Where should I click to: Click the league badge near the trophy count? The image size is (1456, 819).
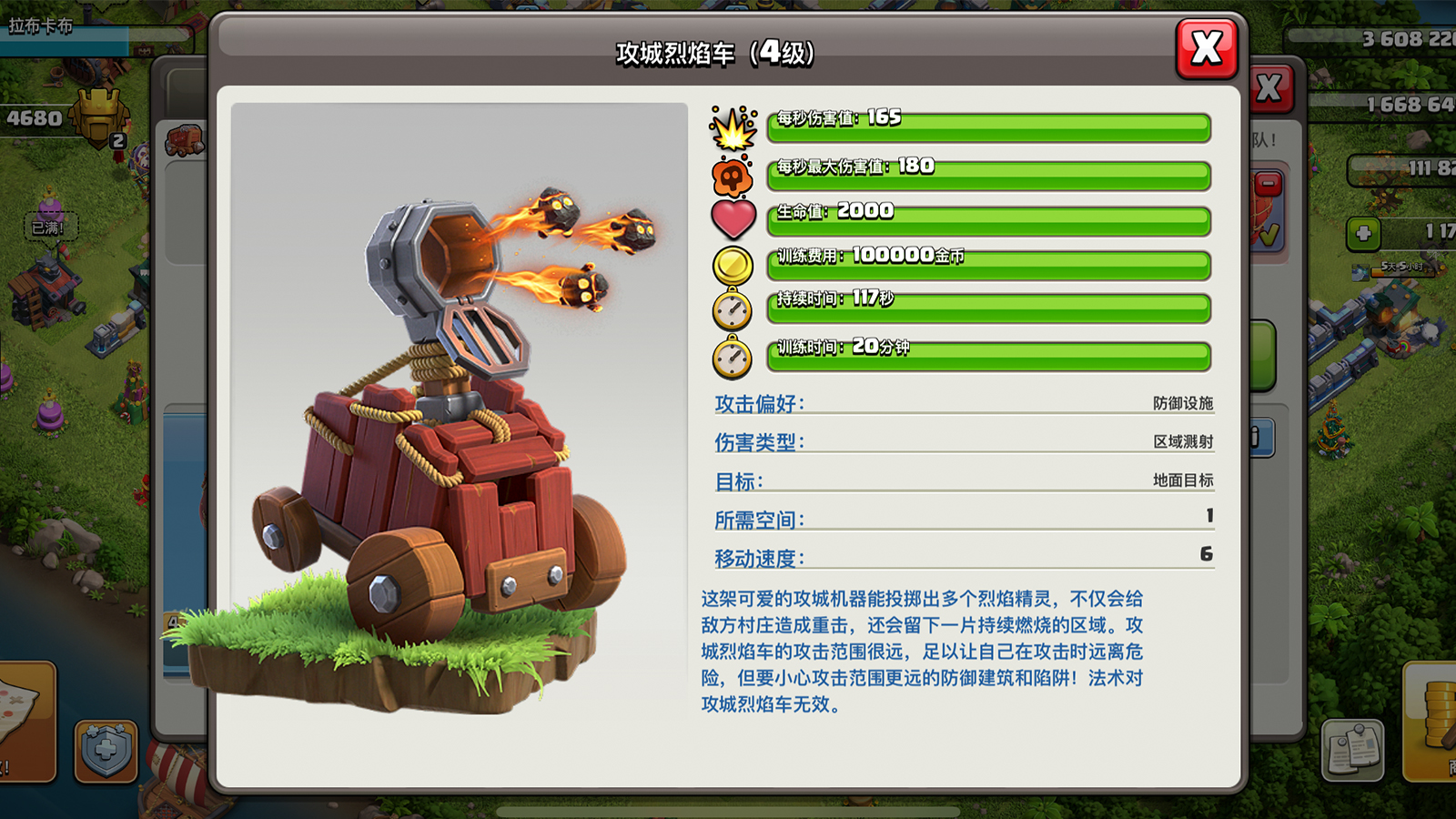point(100,116)
